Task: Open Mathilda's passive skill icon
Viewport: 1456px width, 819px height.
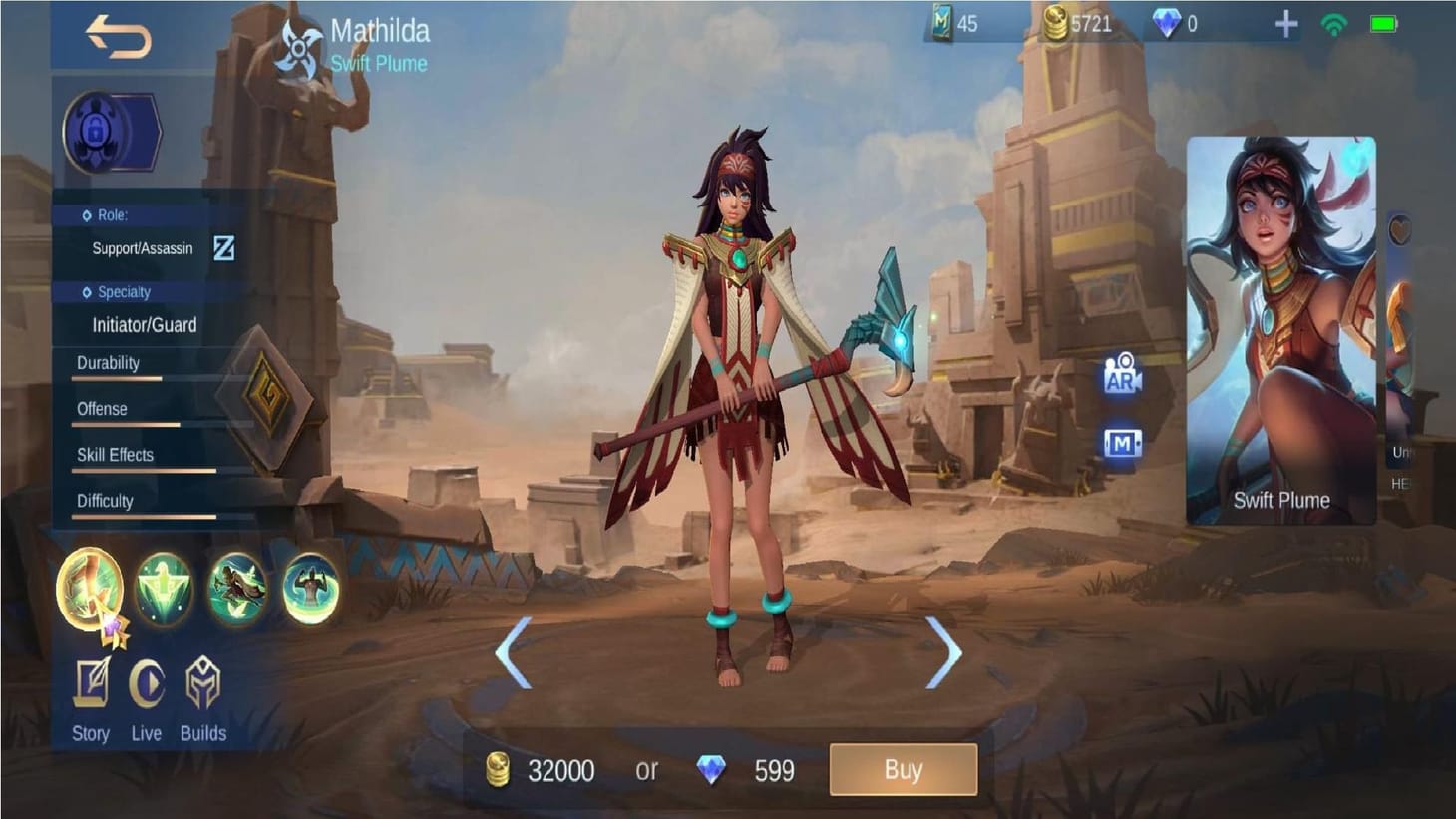Action: (92, 591)
